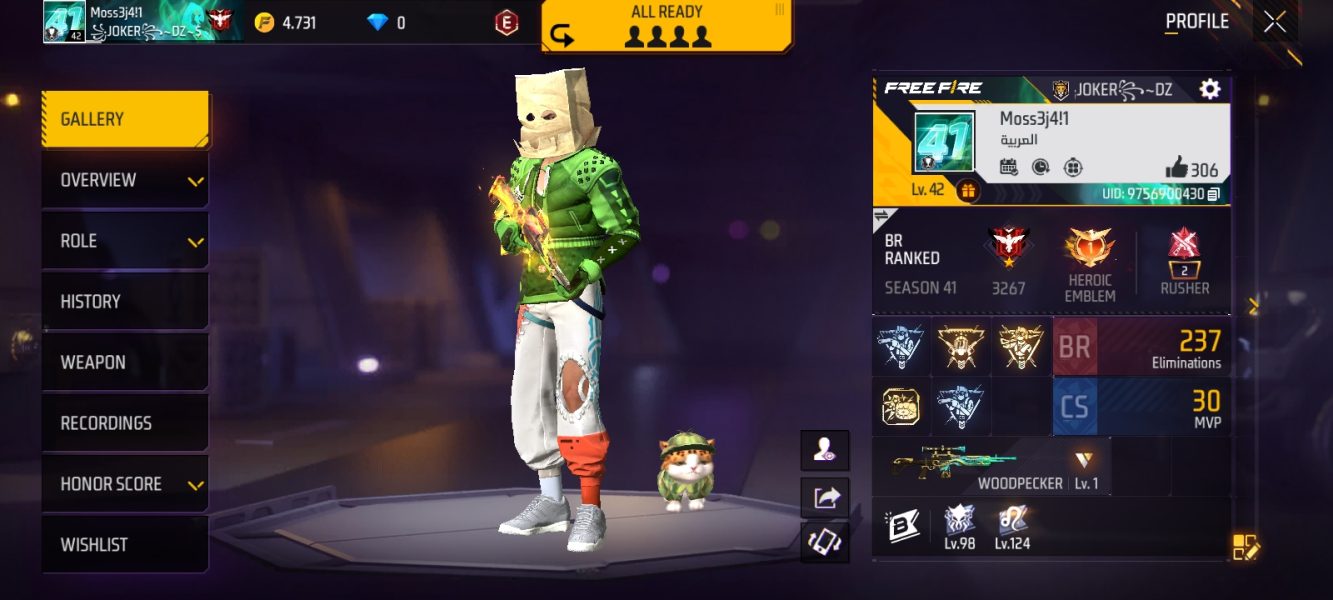
Task: Click the share arrow button
Action: coord(825,497)
